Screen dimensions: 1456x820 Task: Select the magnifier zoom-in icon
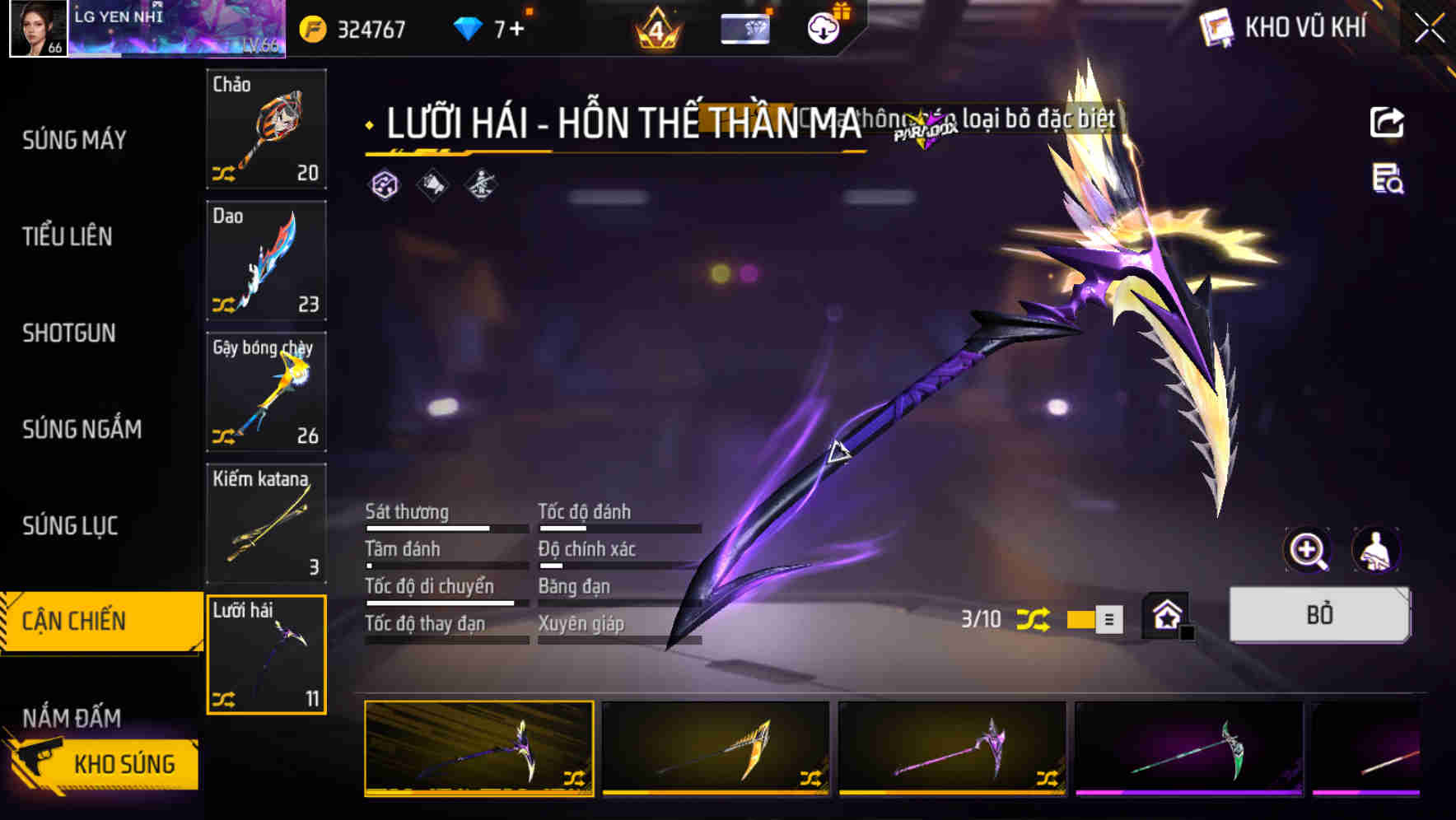1309,550
